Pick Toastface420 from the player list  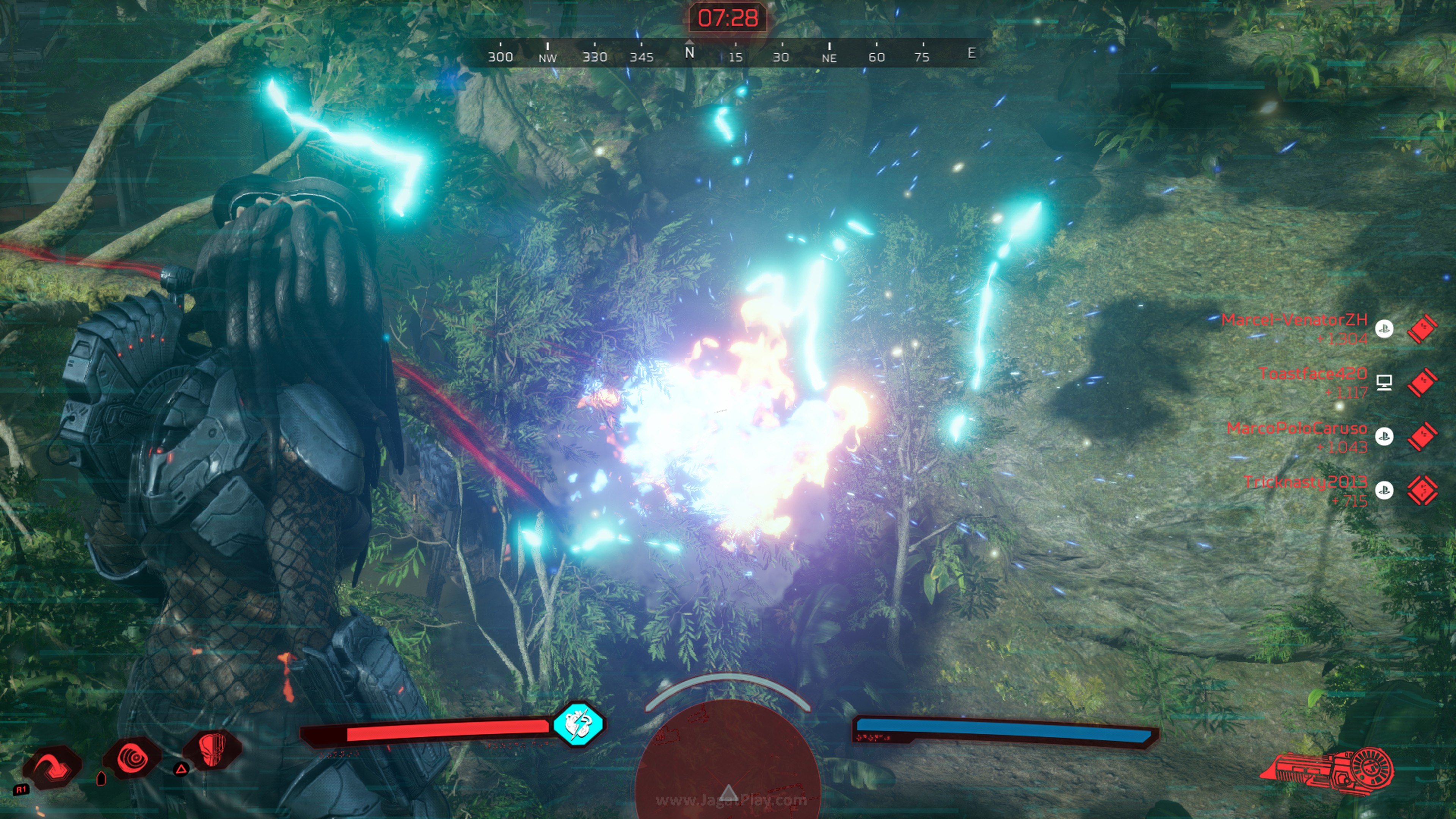click(1312, 373)
